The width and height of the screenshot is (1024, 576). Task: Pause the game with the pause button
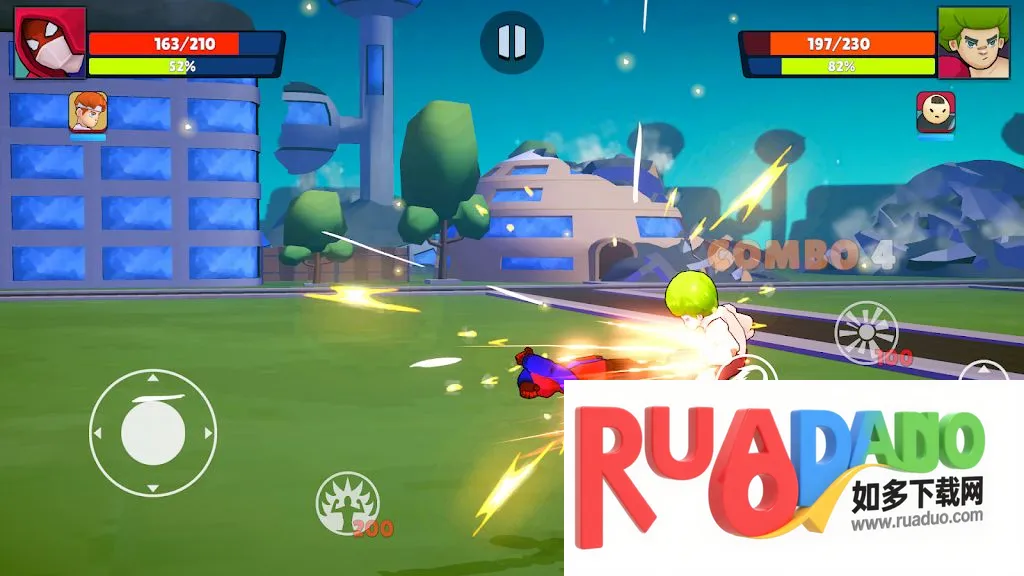511,42
